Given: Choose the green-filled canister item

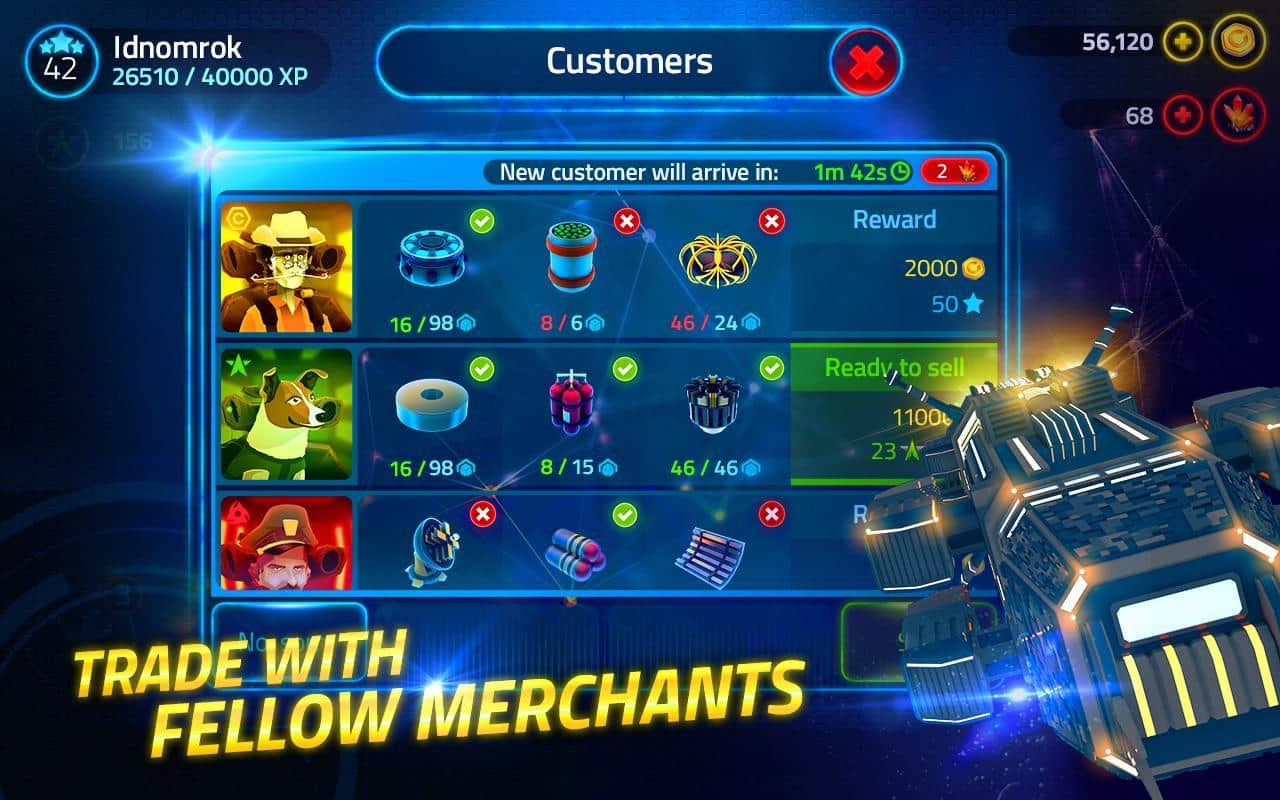Looking at the screenshot, I should pyautogui.click(x=571, y=256).
